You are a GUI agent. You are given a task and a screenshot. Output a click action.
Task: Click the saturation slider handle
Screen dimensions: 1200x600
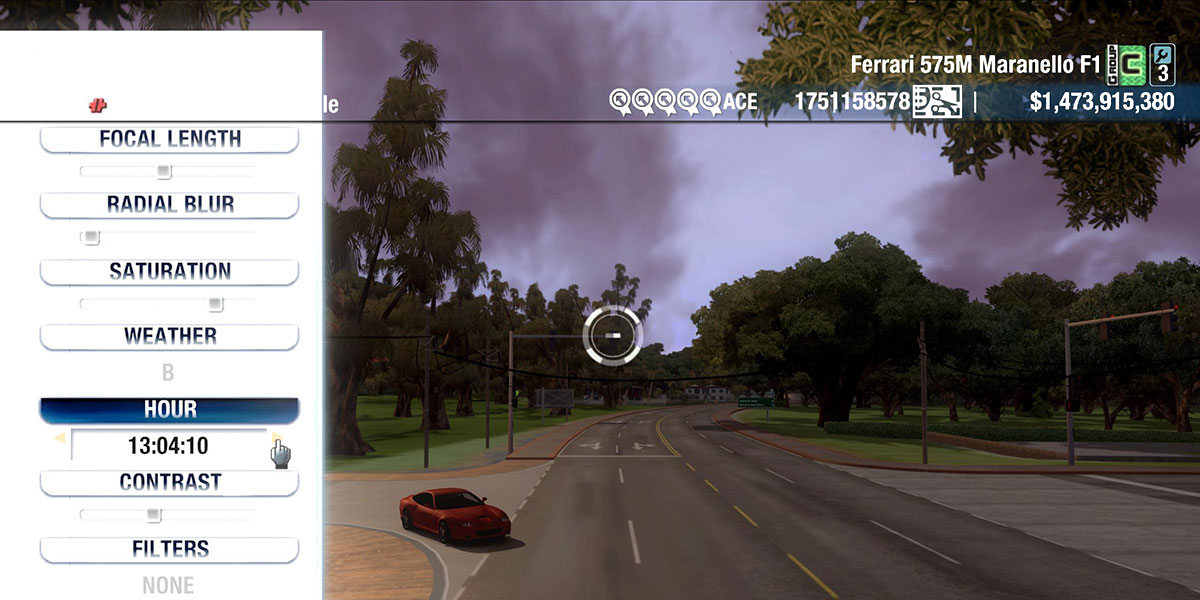pos(215,303)
